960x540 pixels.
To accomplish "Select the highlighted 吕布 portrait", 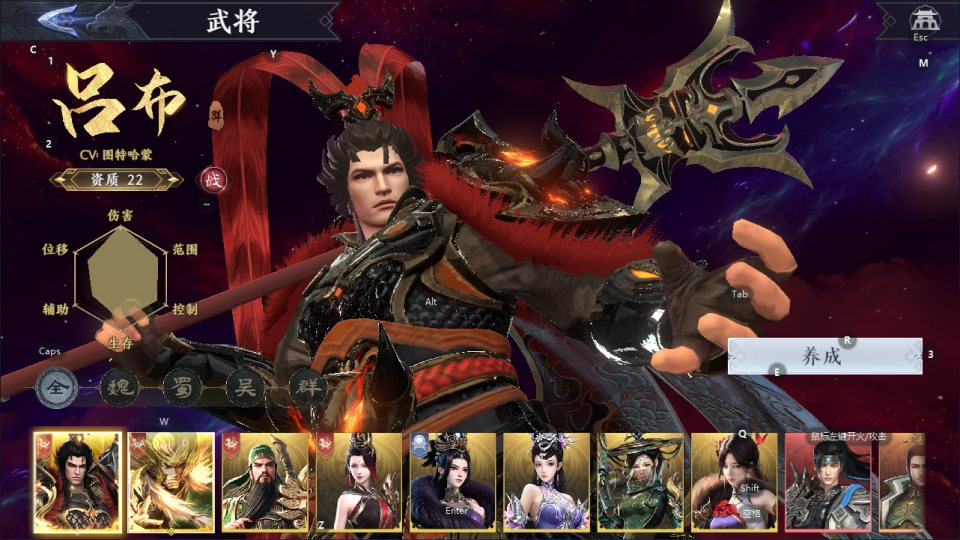I will point(77,482).
